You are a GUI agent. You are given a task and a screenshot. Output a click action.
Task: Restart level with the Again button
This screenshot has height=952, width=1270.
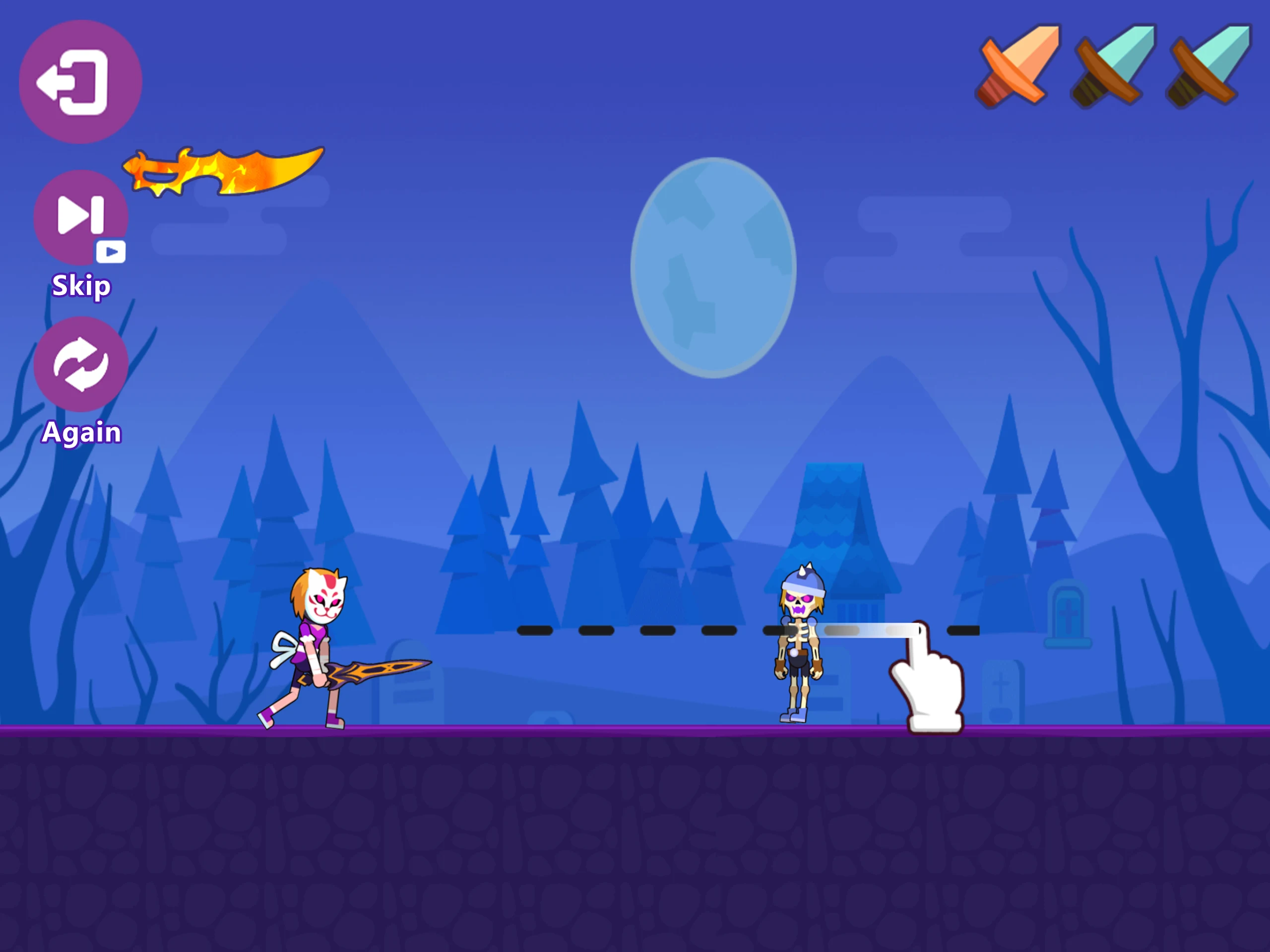pos(80,365)
